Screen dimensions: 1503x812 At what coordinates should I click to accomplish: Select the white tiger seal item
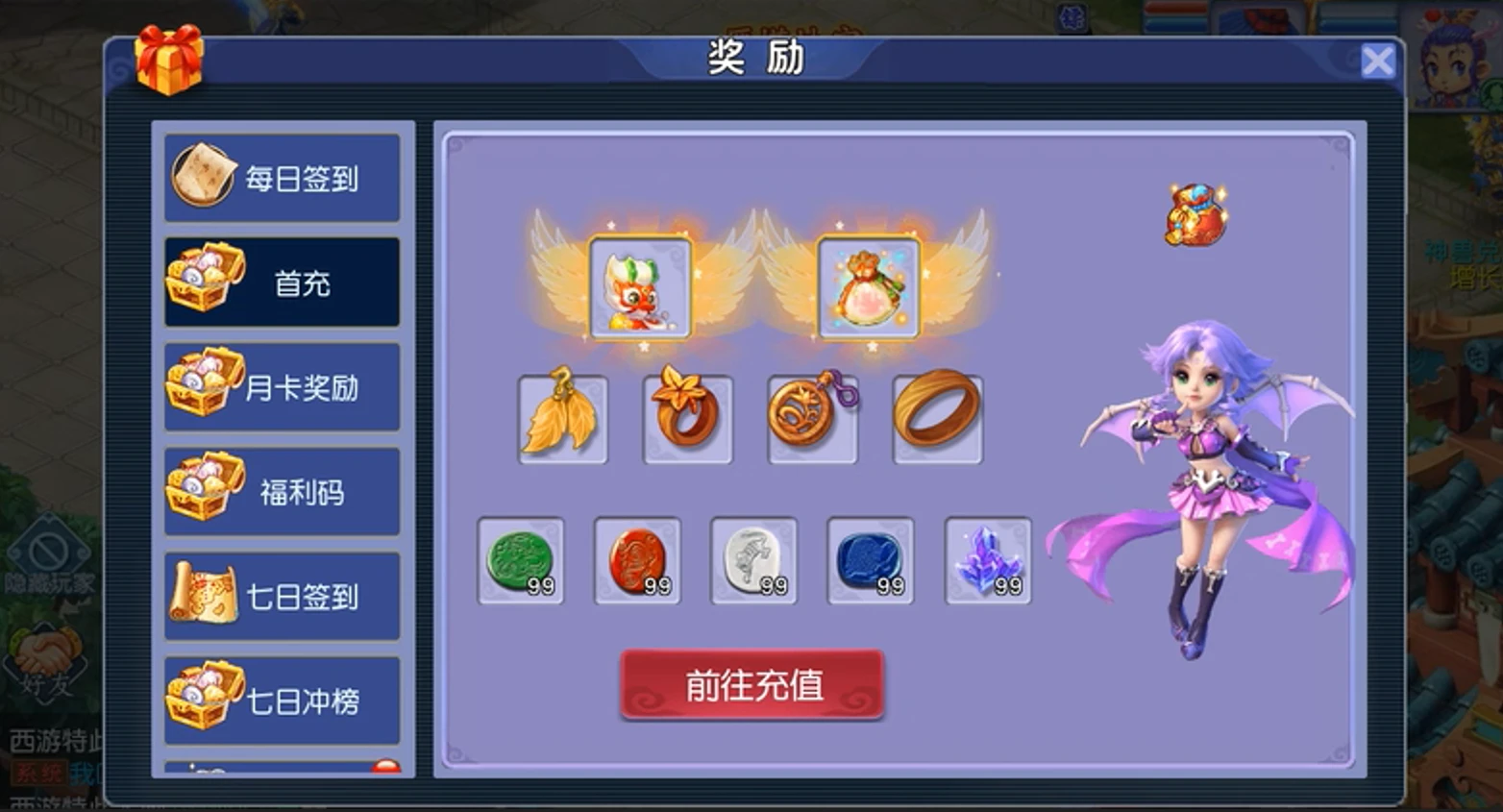752,560
